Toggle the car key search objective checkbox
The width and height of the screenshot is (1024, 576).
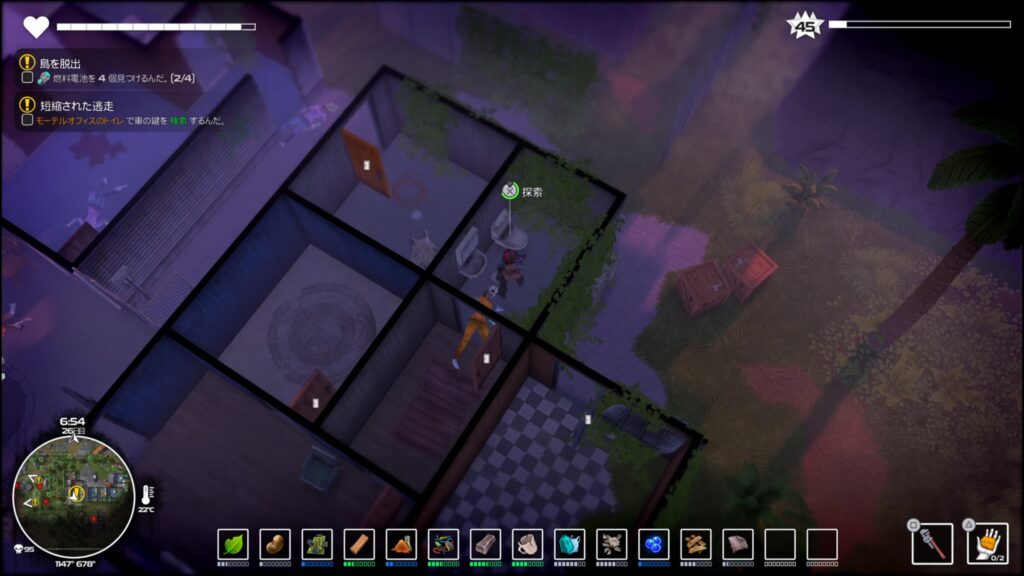(x=28, y=121)
